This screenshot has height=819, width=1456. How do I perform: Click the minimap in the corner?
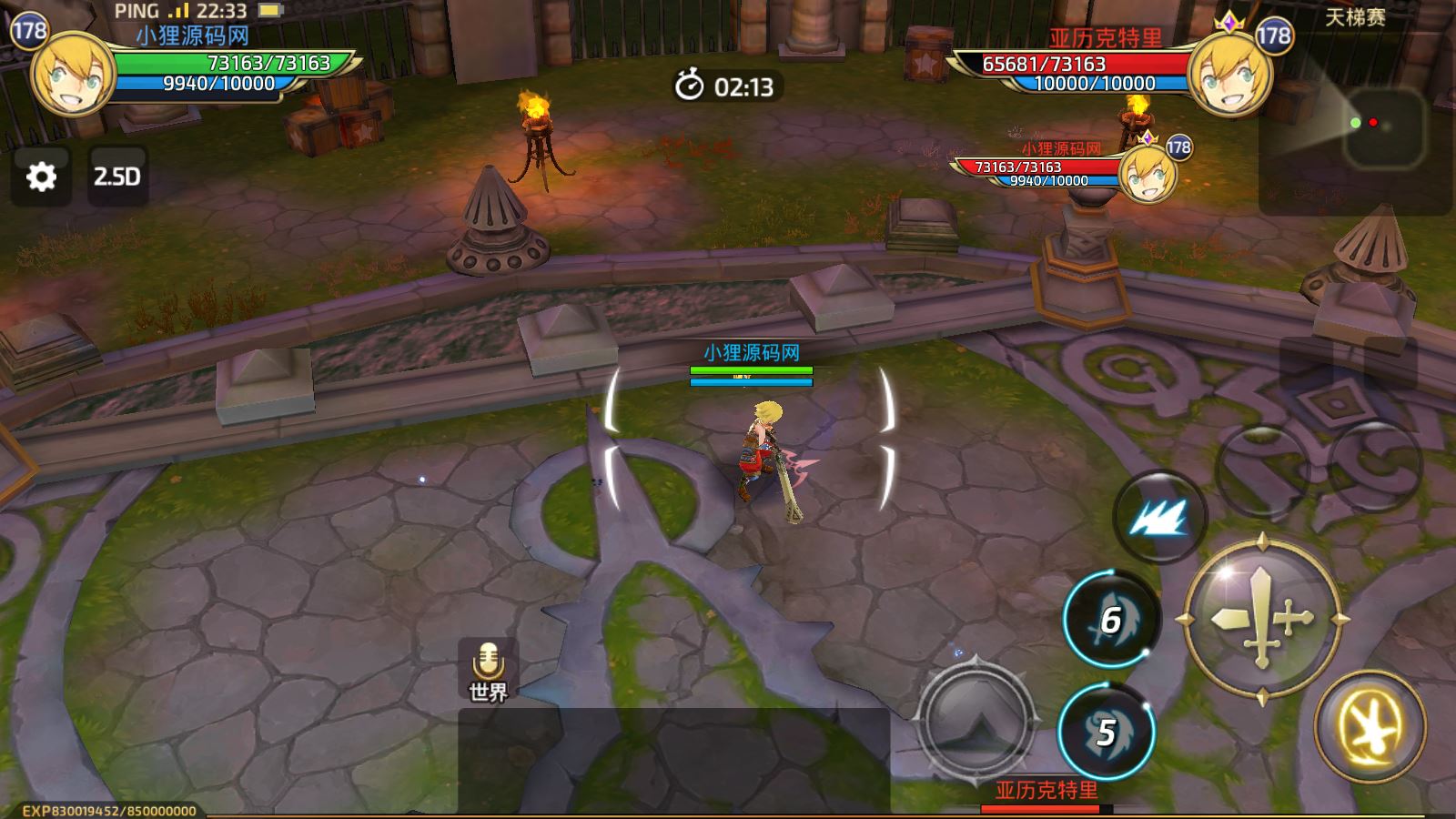click(1383, 127)
